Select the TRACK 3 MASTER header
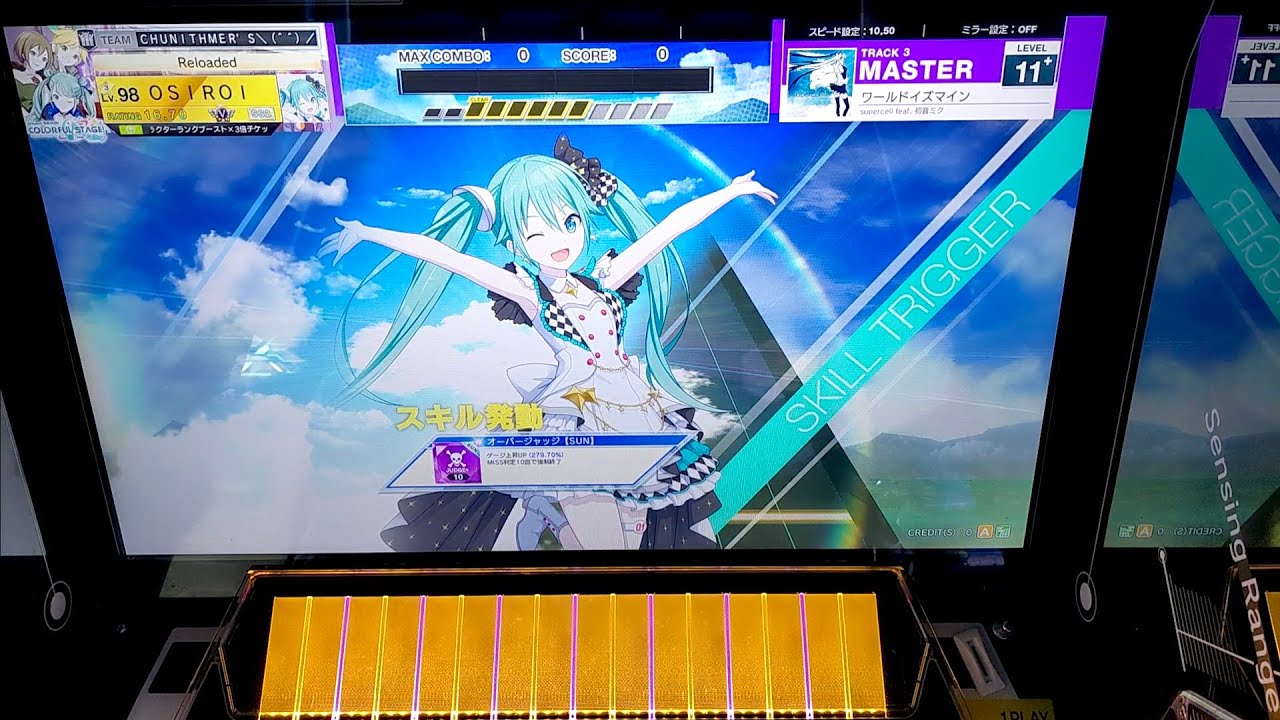This screenshot has height=720, width=1280. pyautogui.click(x=915, y=63)
